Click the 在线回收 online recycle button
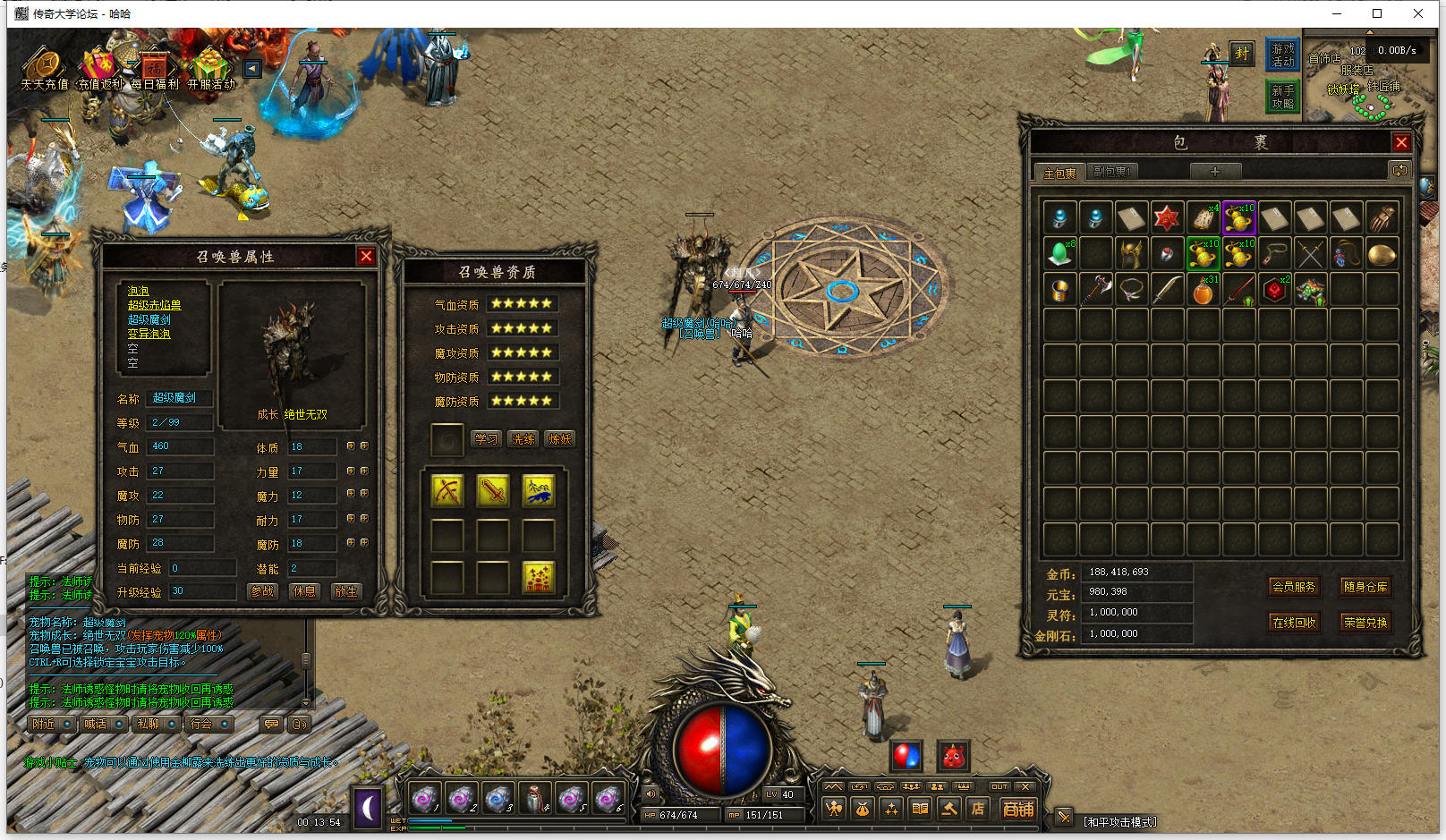The height and width of the screenshot is (840, 1446). [1294, 623]
